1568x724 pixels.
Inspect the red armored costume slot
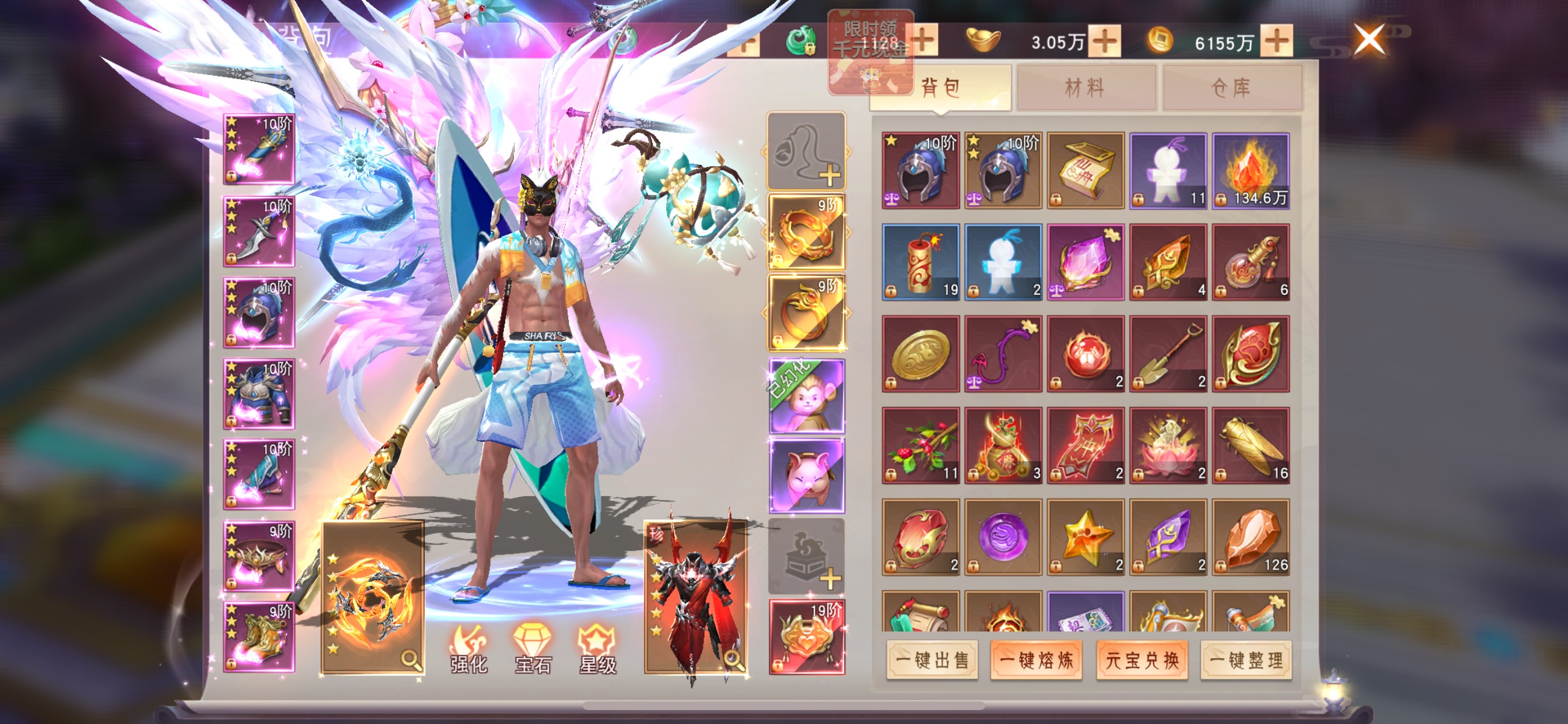click(x=696, y=598)
